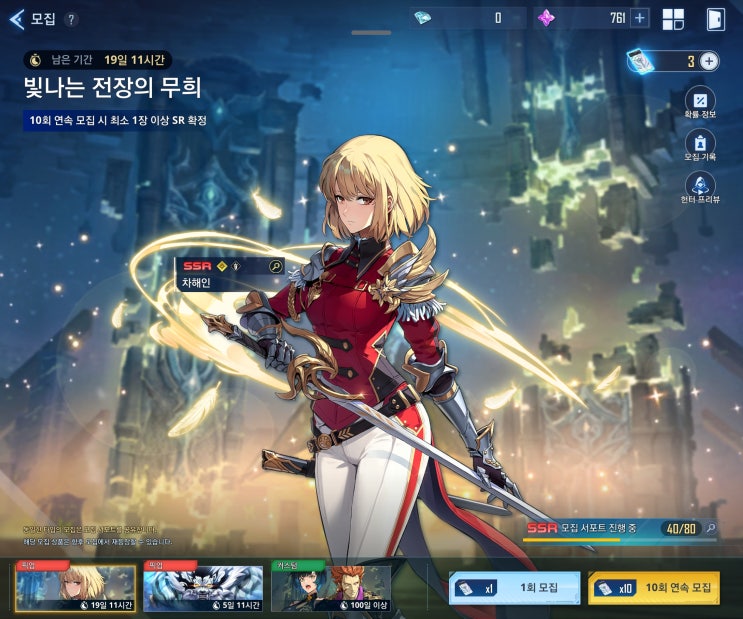Start the 10회 연속 모집 draw
743x619 pixels.
point(653,588)
